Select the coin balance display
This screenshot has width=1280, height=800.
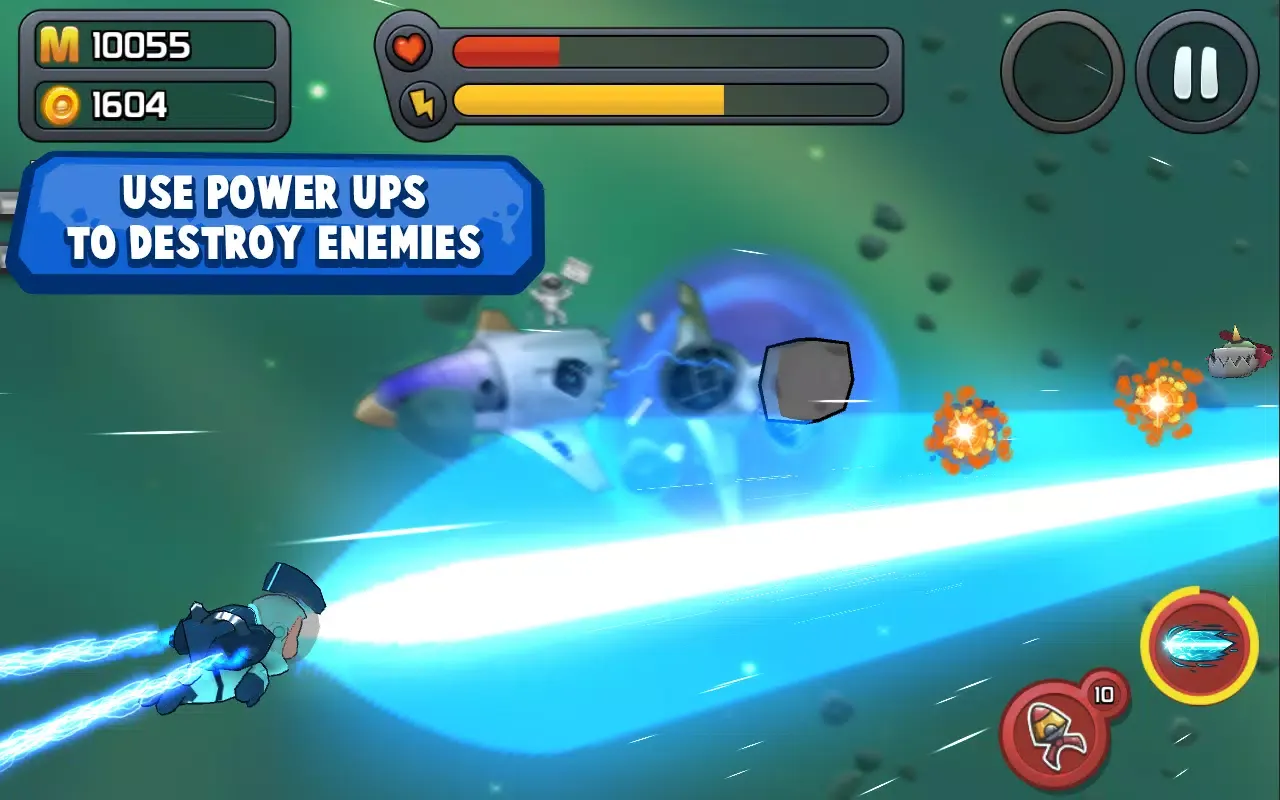155,103
